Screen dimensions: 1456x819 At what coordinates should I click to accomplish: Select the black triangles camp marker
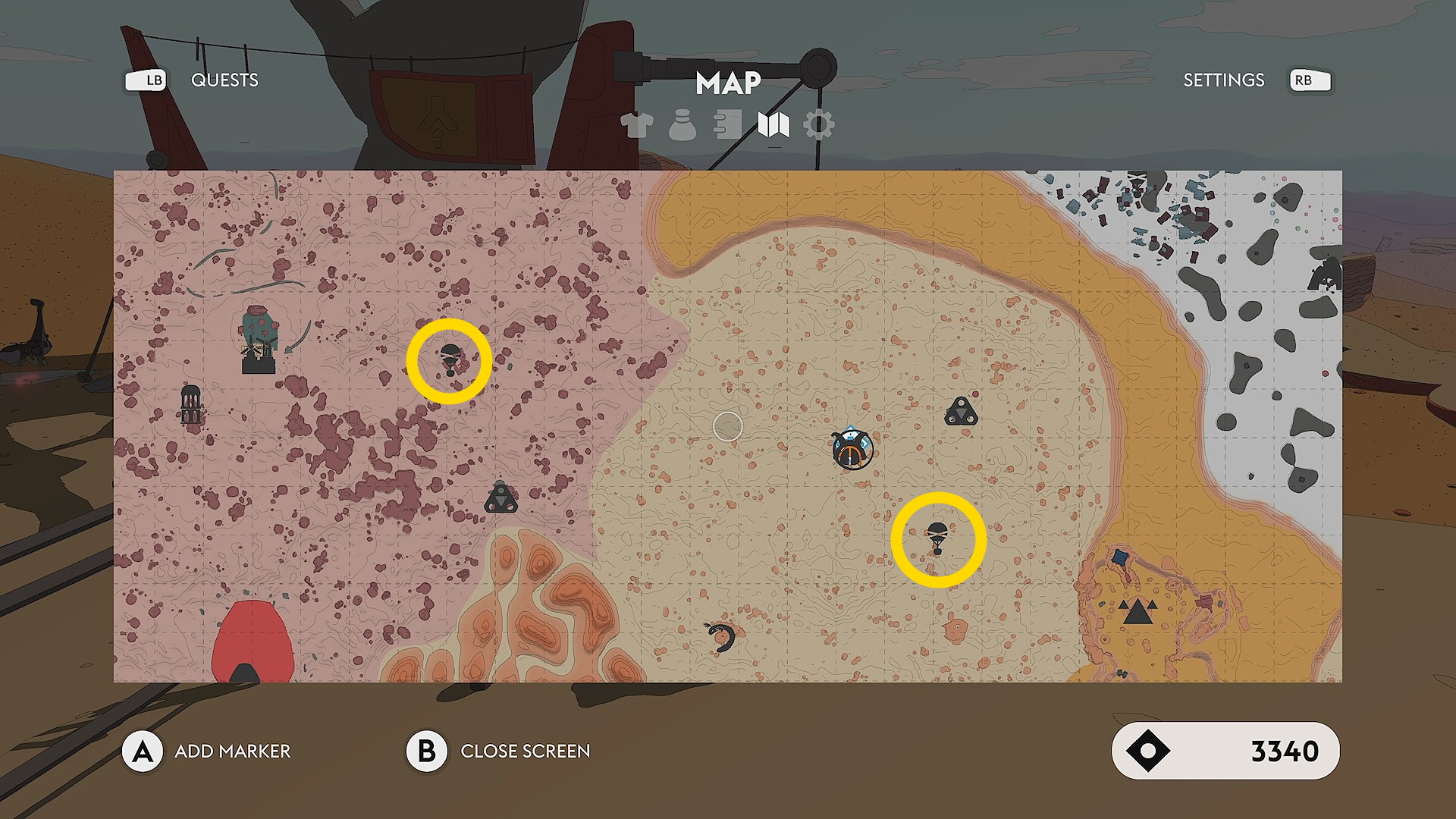pos(1137,610)
